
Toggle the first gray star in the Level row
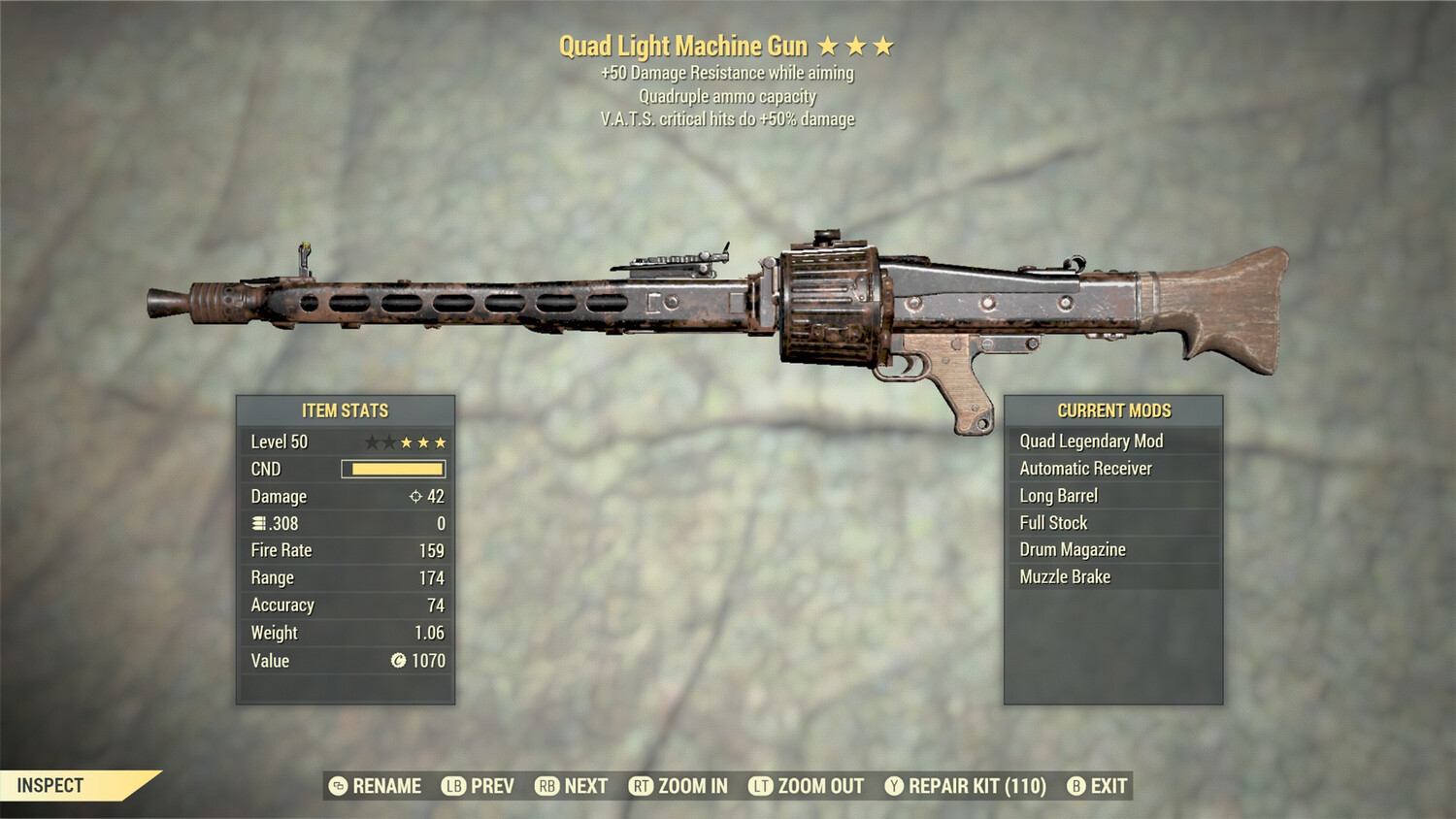click(x=372, y=442)
